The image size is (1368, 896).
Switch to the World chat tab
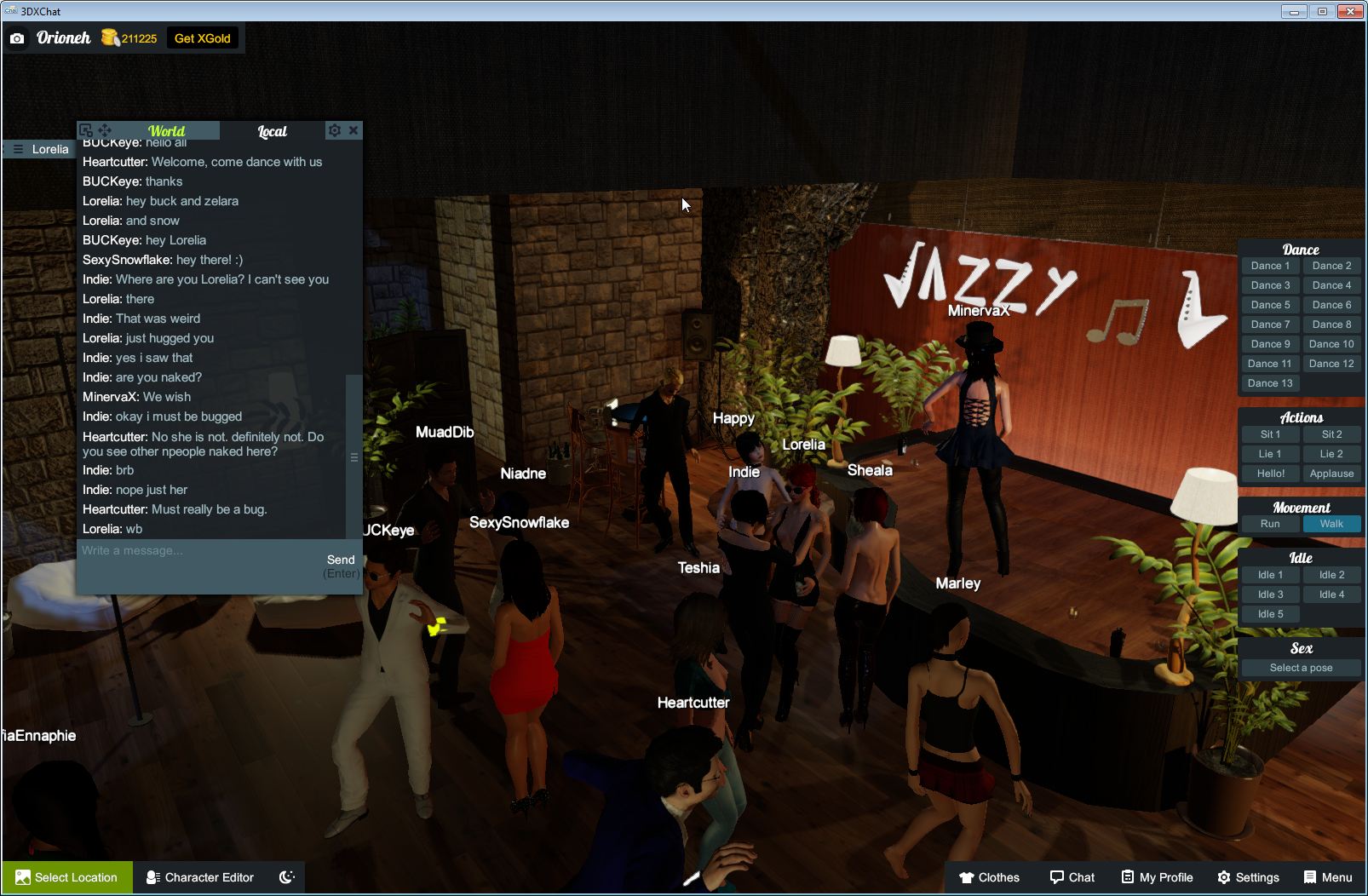tap(166, 130)
